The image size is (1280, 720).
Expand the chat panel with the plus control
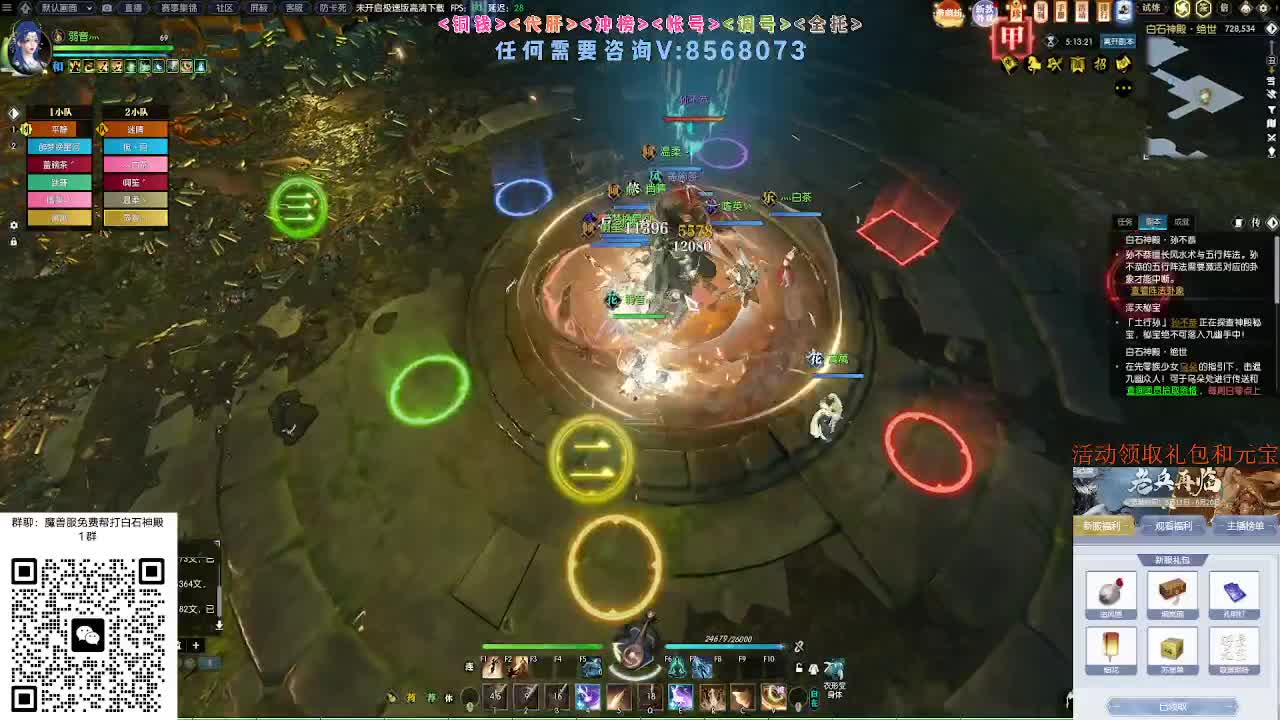[197, 645]
